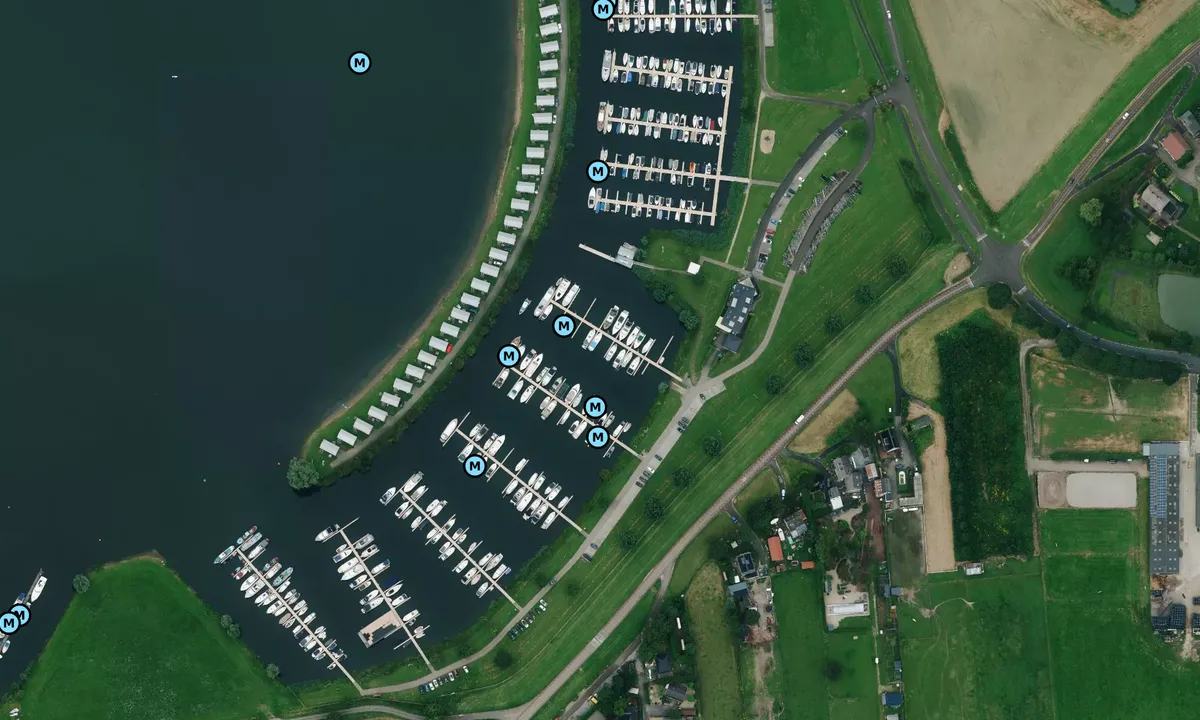Open the M marker at the image's top edge

603,9
